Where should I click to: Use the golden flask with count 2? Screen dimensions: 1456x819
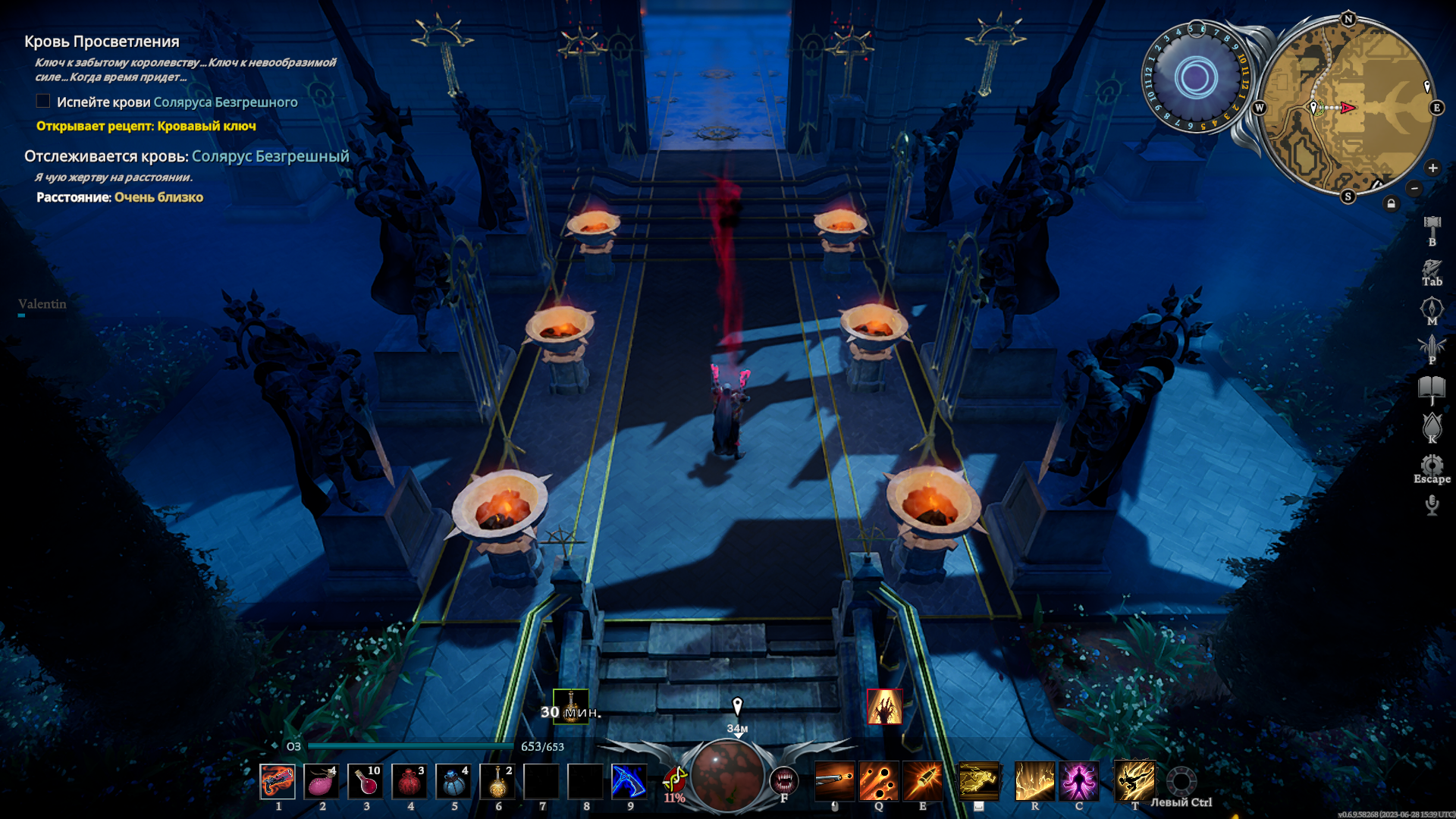[497, 781]
